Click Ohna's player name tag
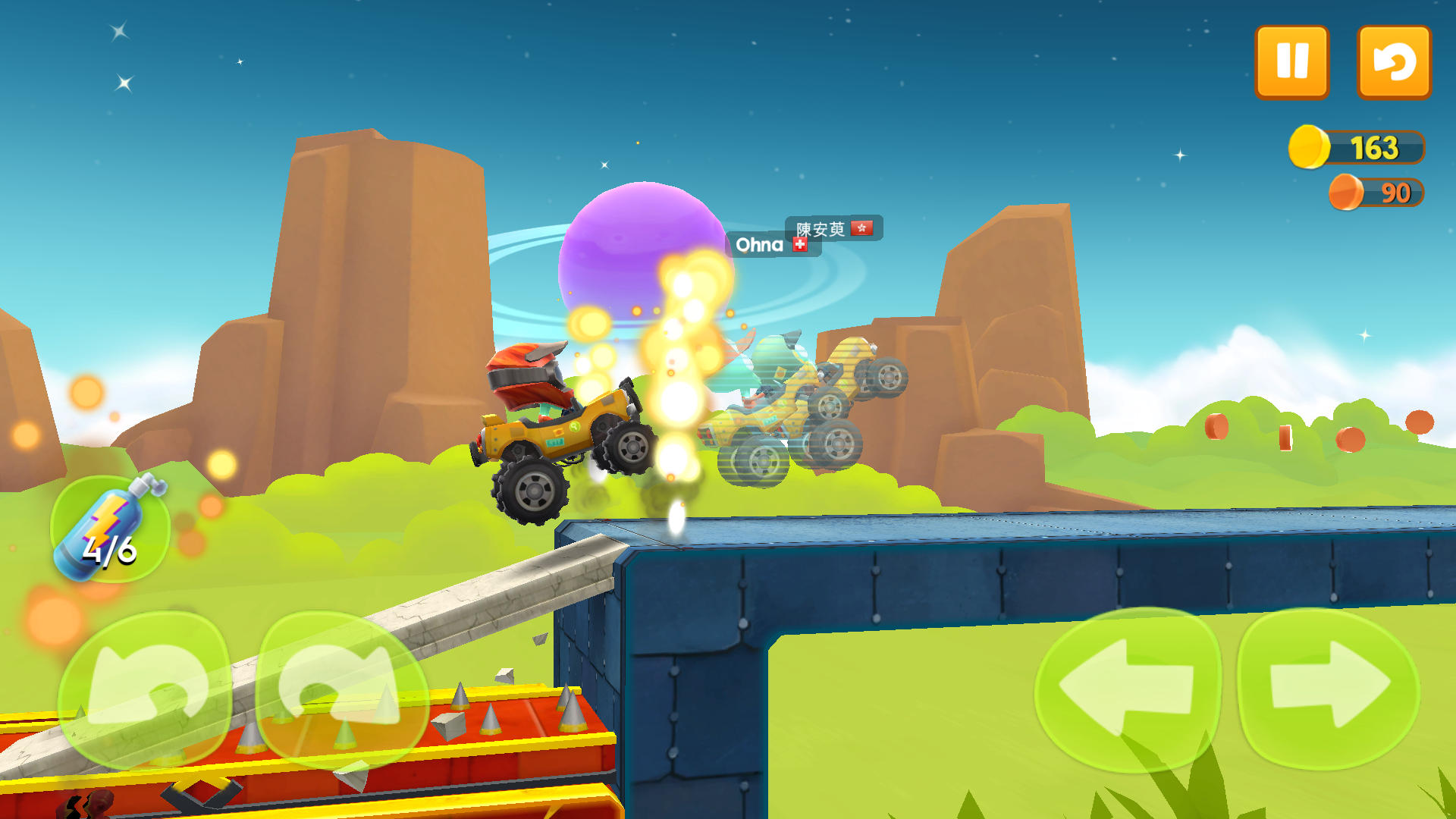Viewport: 1456px width, 819px height. 760,244
